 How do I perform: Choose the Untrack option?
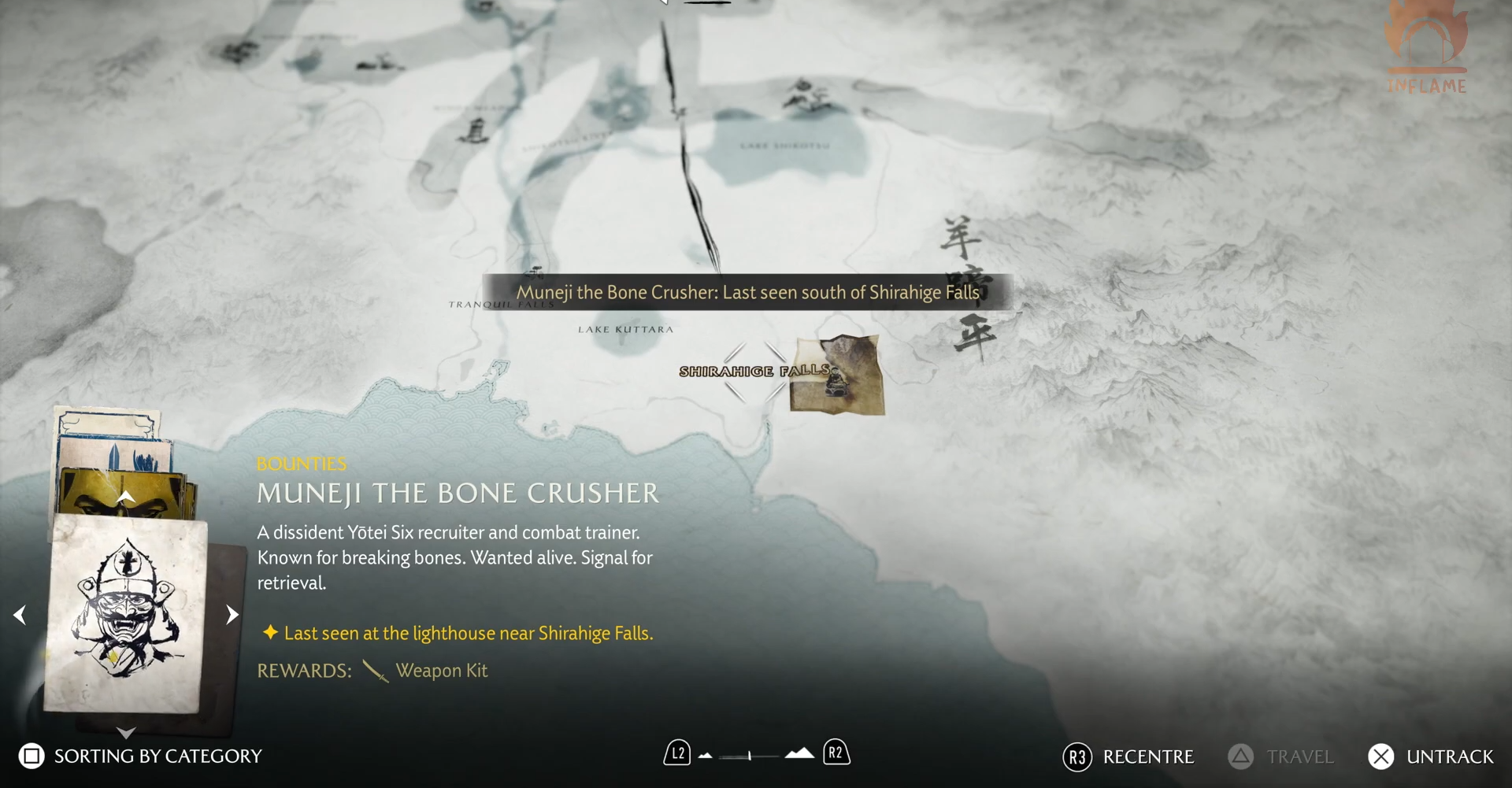tap(1431, 757)
